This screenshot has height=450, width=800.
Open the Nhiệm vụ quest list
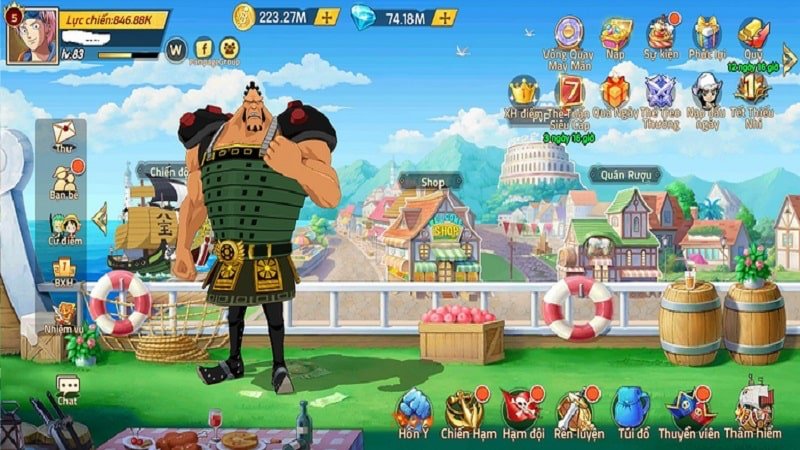pyautogui.click(x=65, y=318)
